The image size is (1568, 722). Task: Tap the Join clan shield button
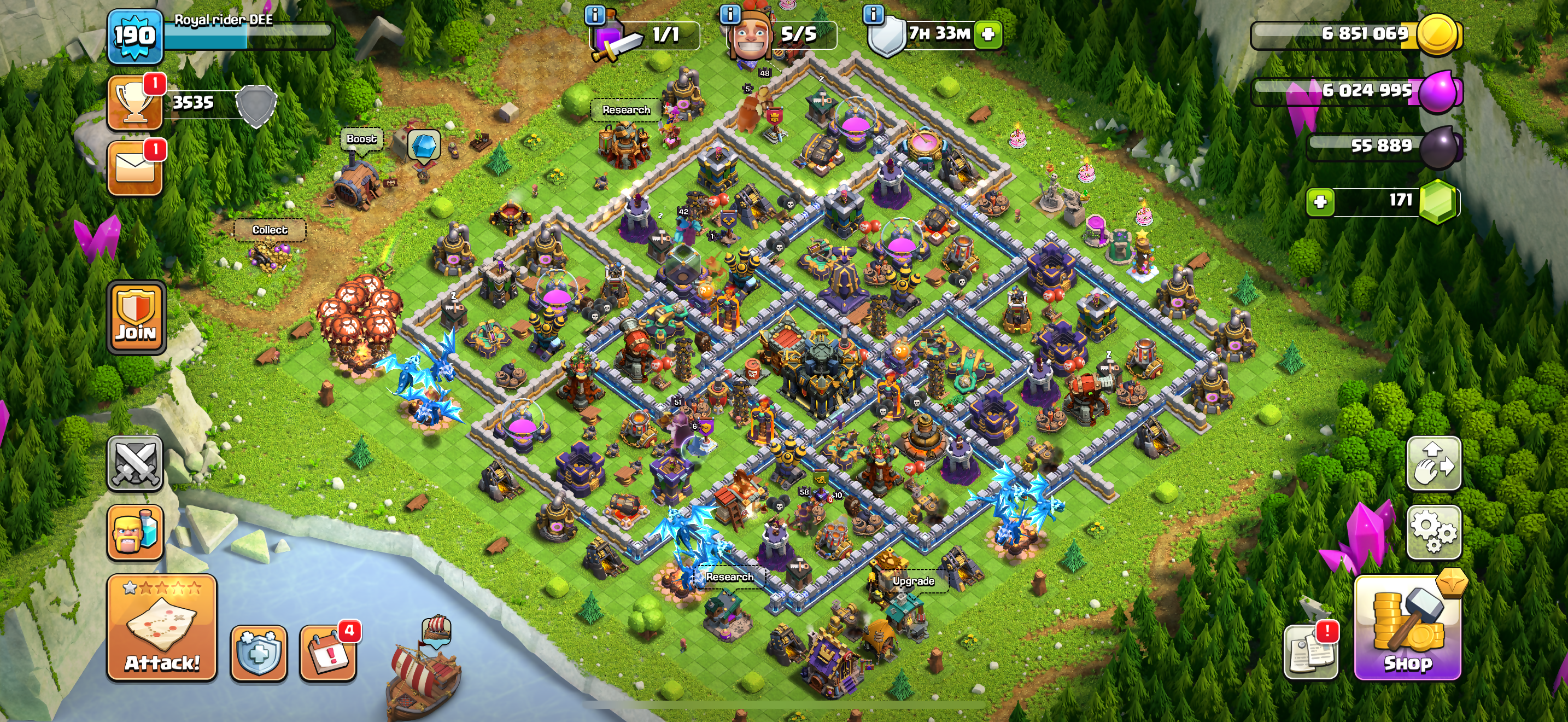pyautogui.click(x=136, y=317)
